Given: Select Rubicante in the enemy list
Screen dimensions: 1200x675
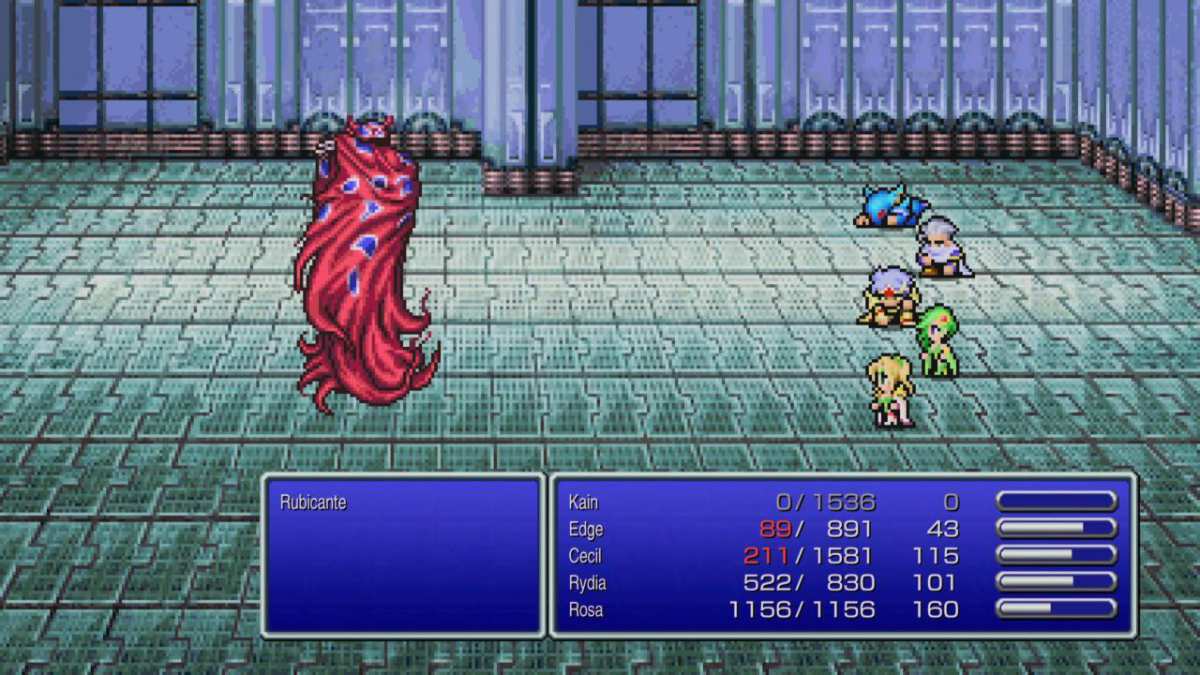Looking at the screenshot, I should (x=313, y=502).
